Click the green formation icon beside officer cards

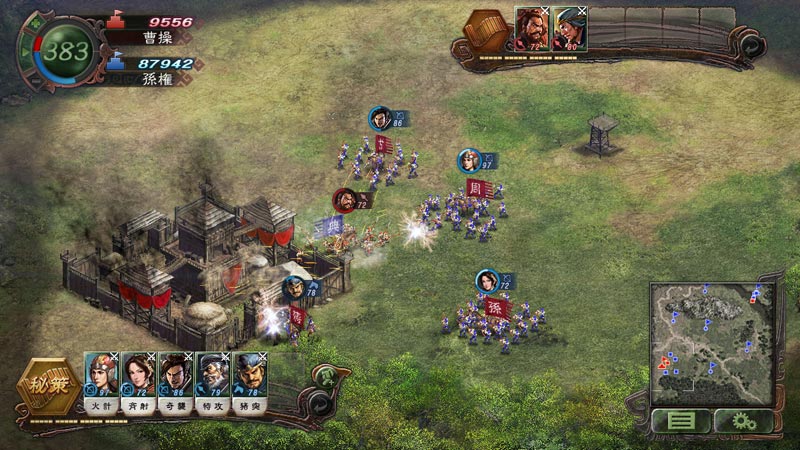(x=324, y=377)
